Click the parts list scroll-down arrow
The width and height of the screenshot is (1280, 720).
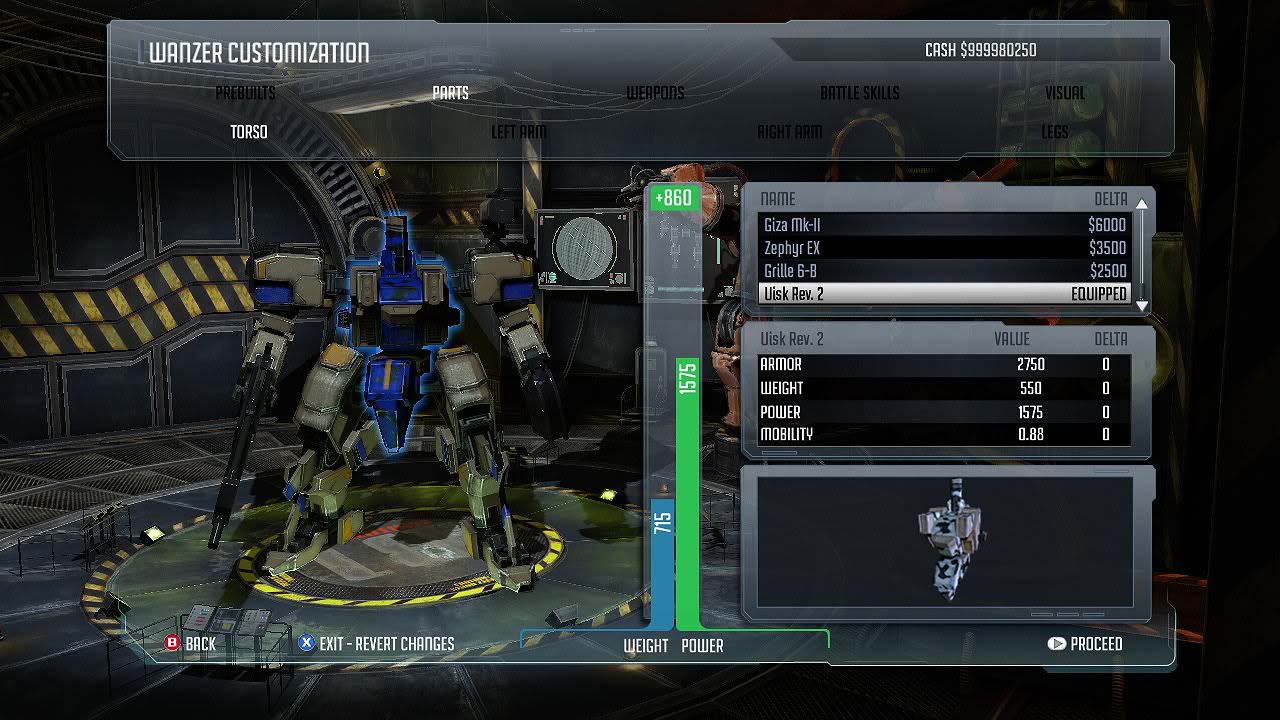1141,305
